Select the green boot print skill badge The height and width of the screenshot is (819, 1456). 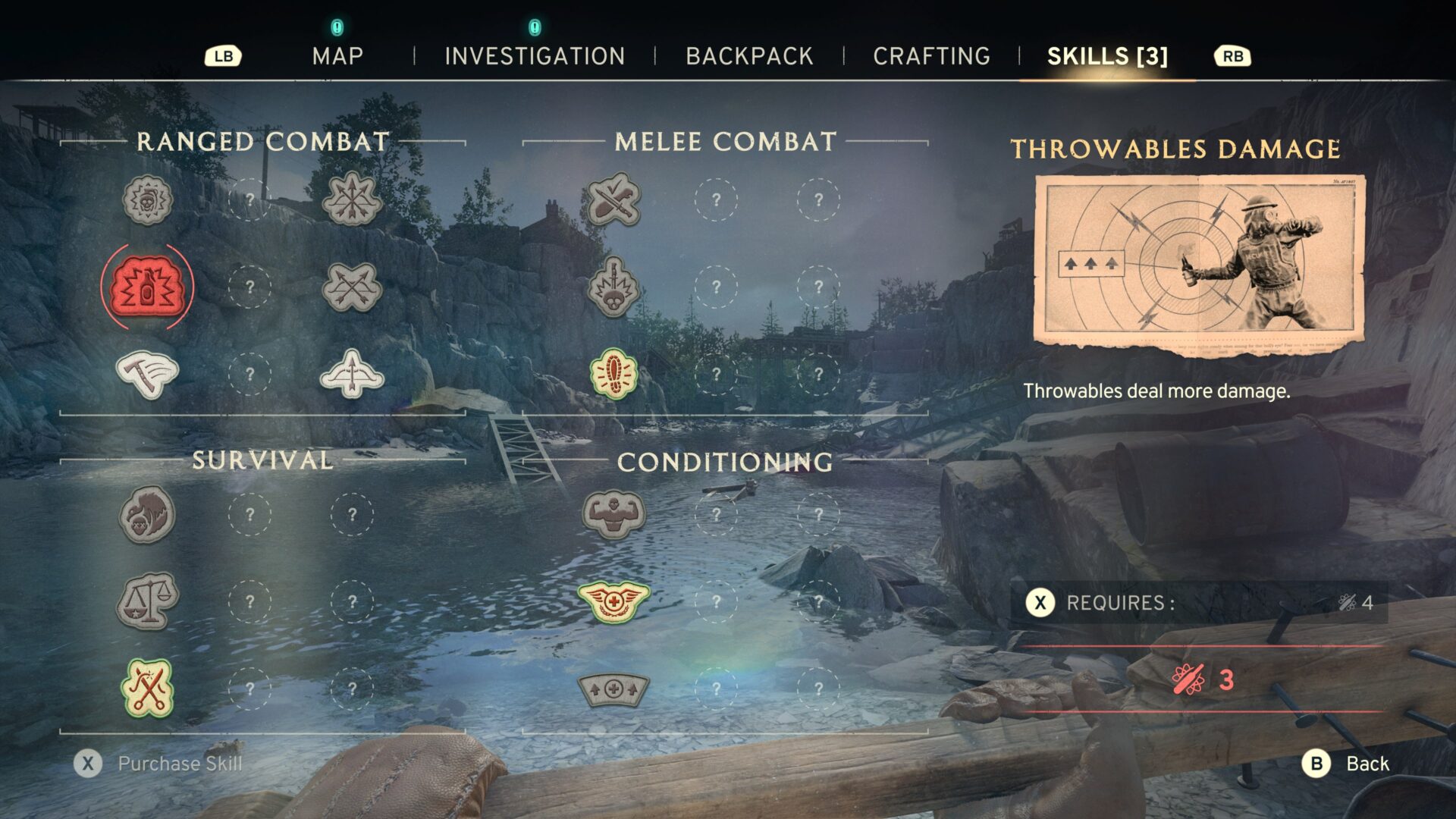(x=613, y=374)
